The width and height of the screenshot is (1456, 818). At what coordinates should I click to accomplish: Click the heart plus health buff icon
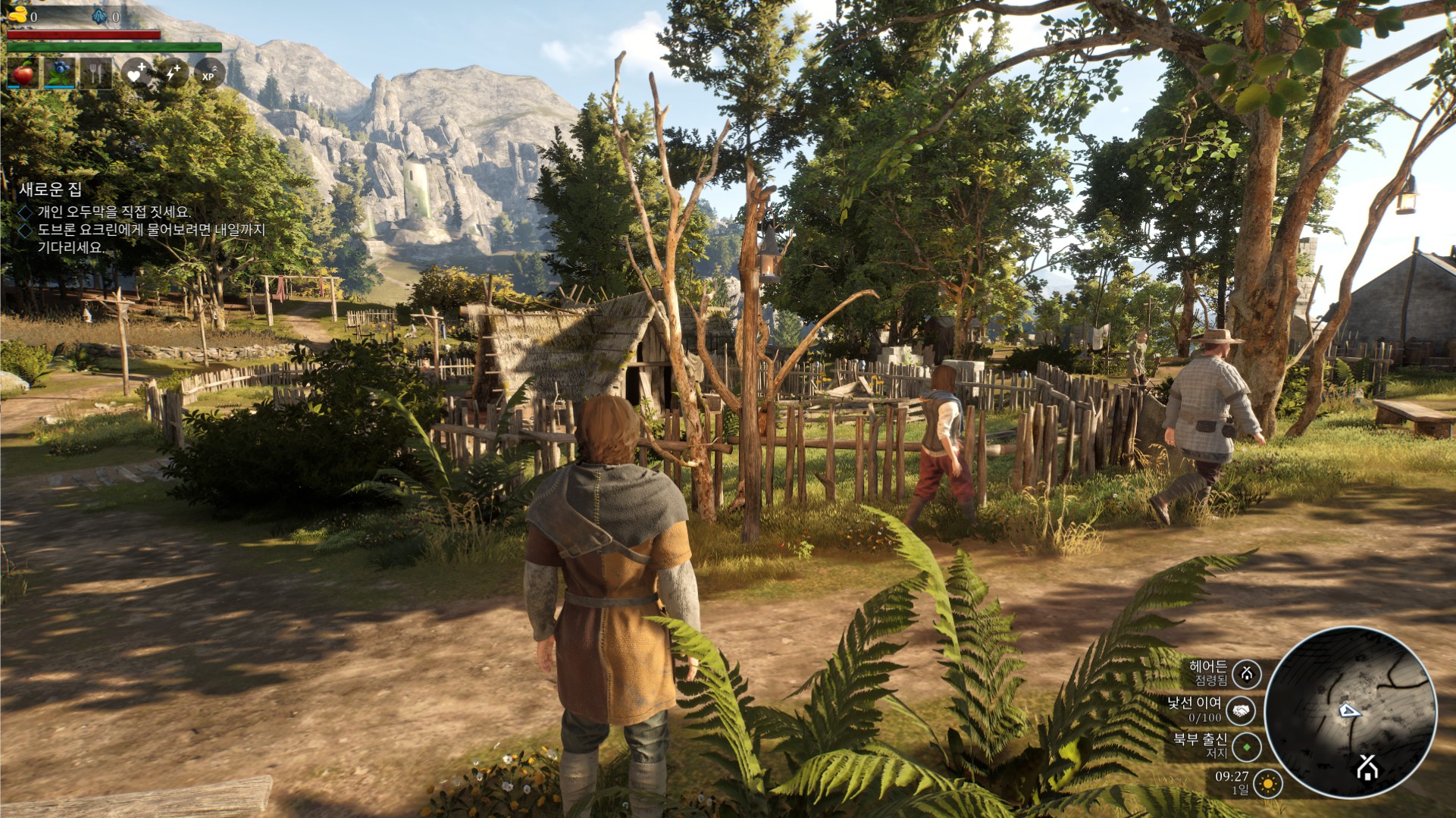pos(137,74)
